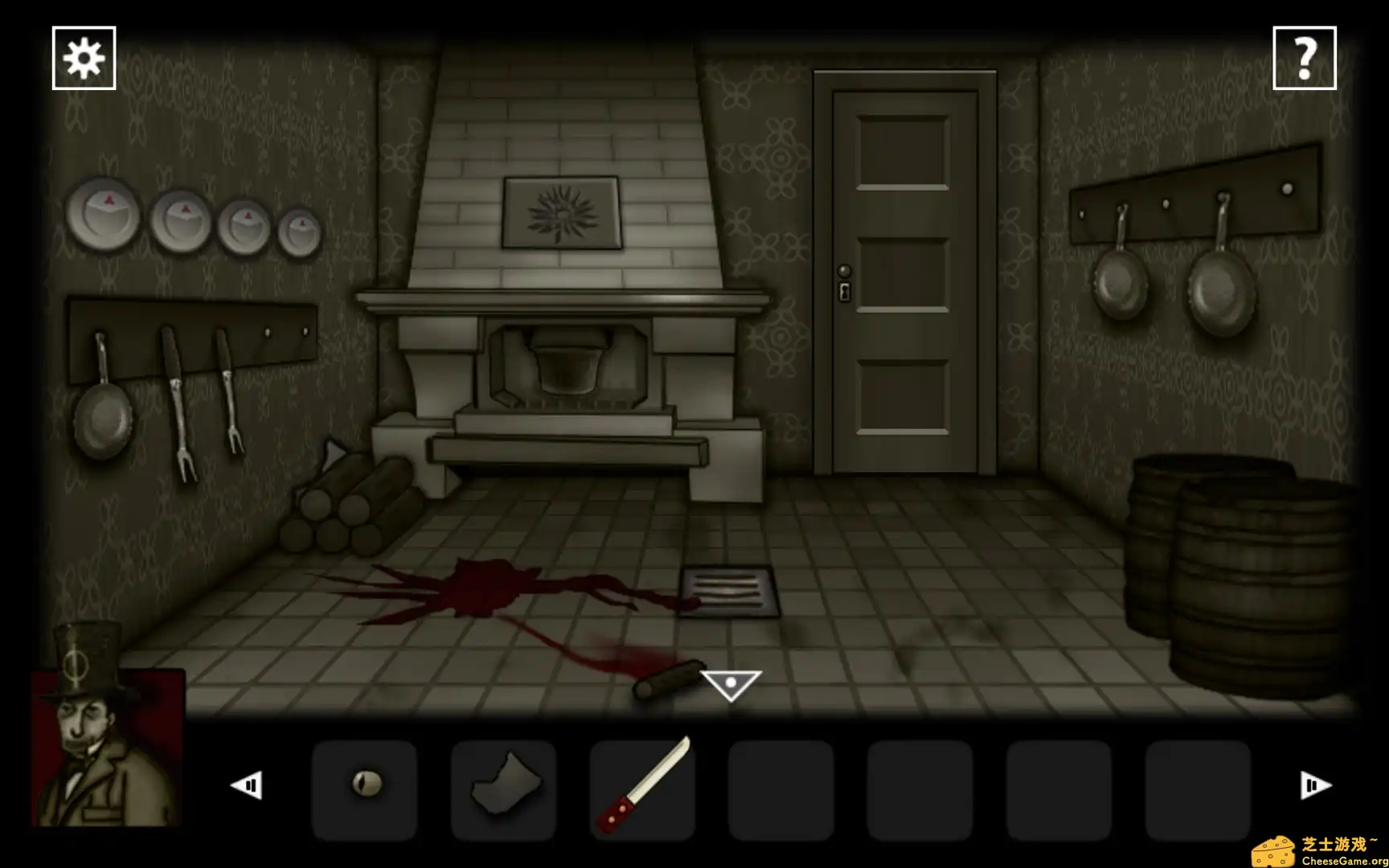
Task: Open the help question mark
Action: [1306, 57]
